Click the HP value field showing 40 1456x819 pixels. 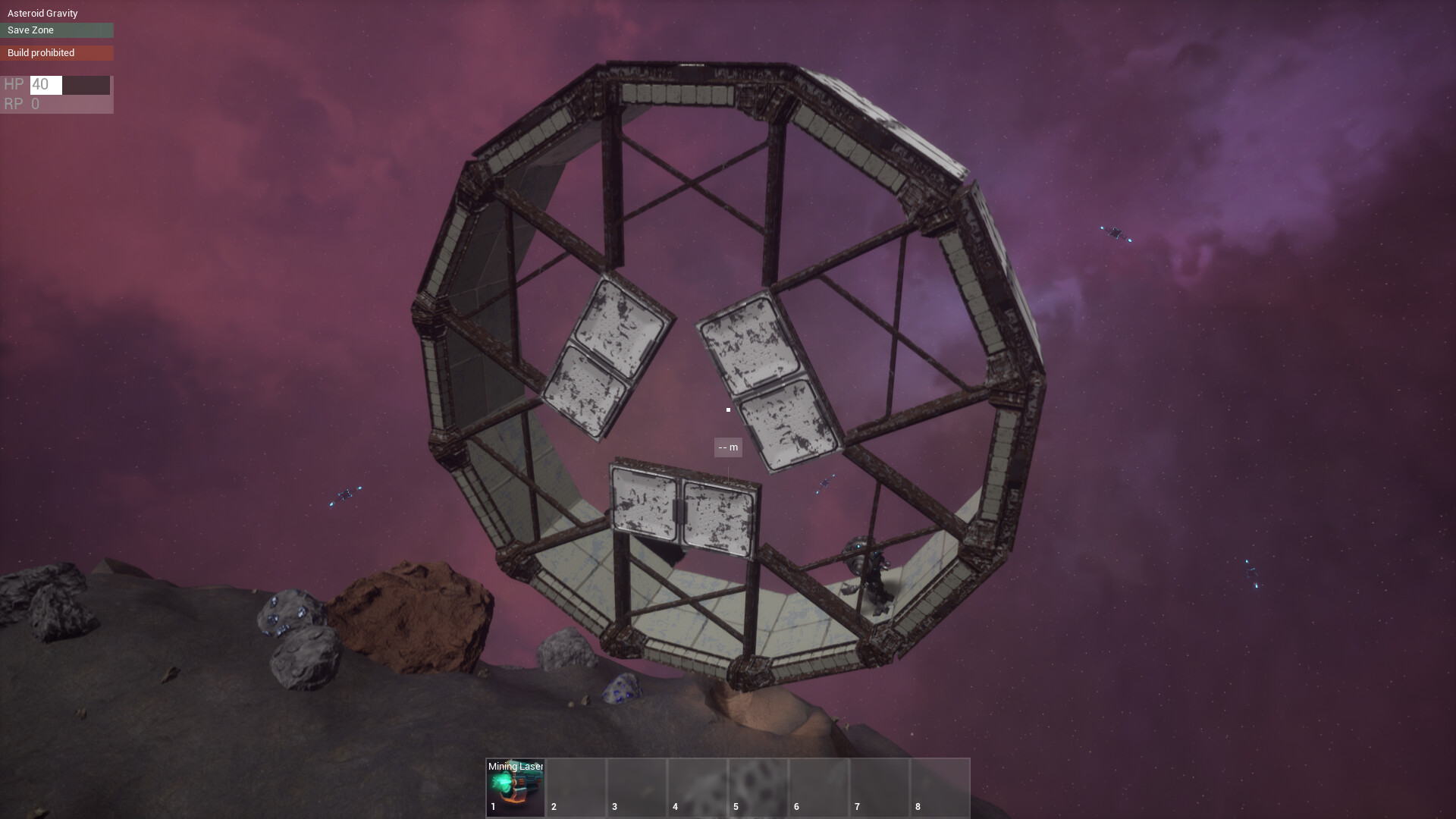tap(45, 85)
